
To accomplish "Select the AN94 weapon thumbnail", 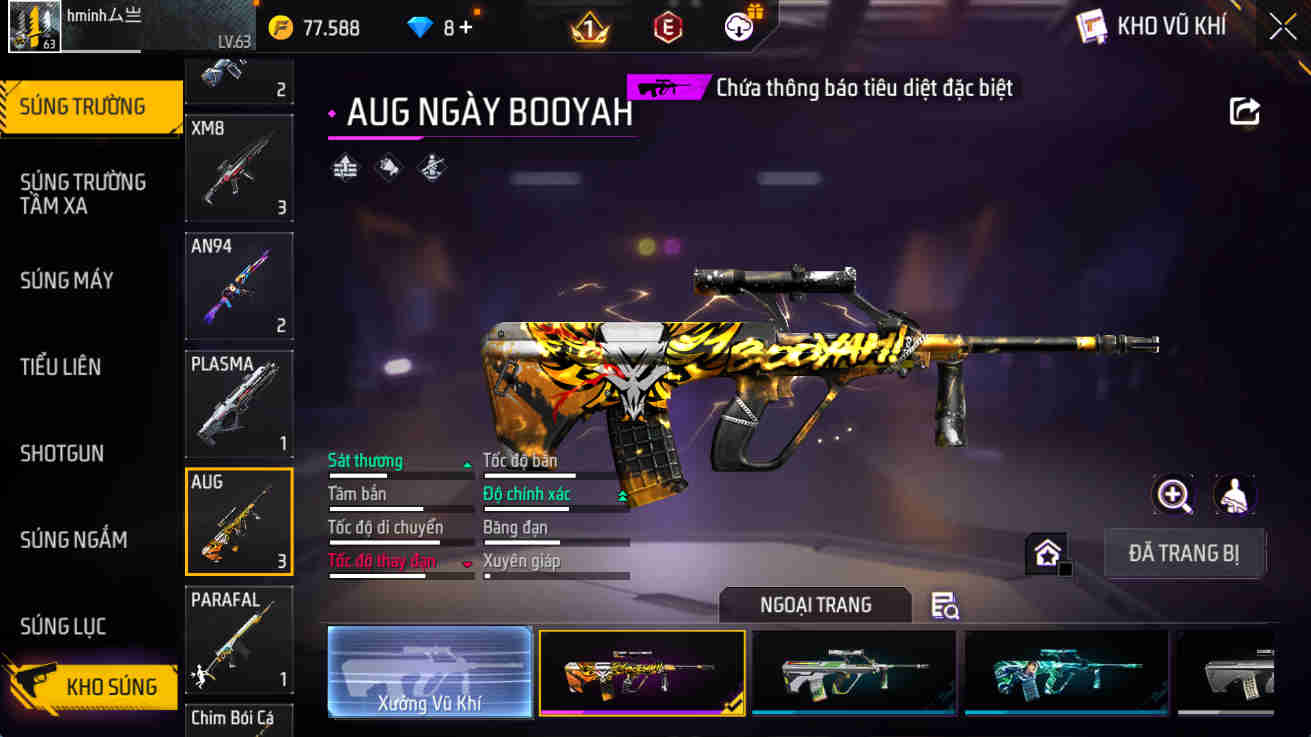I will [239, 286].
